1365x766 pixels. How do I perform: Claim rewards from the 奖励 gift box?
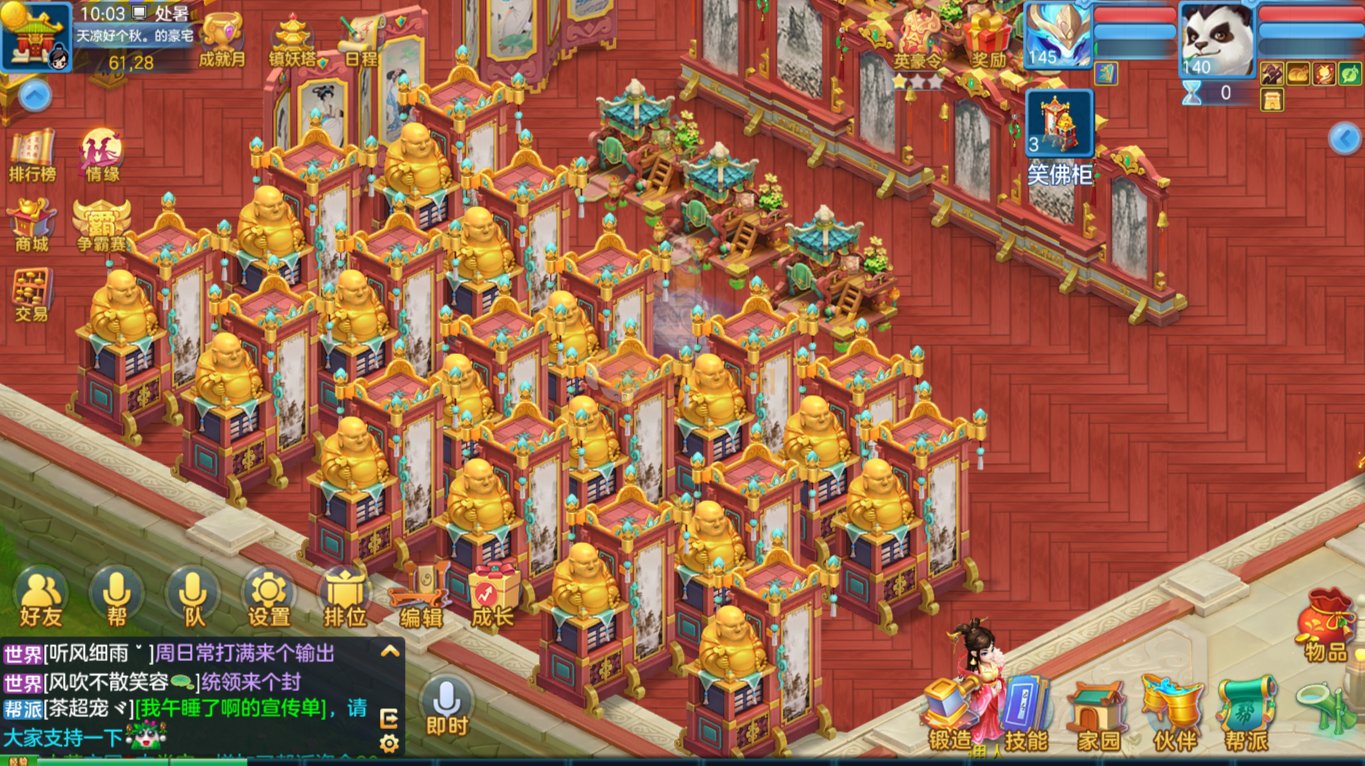(x=987, y=38)
